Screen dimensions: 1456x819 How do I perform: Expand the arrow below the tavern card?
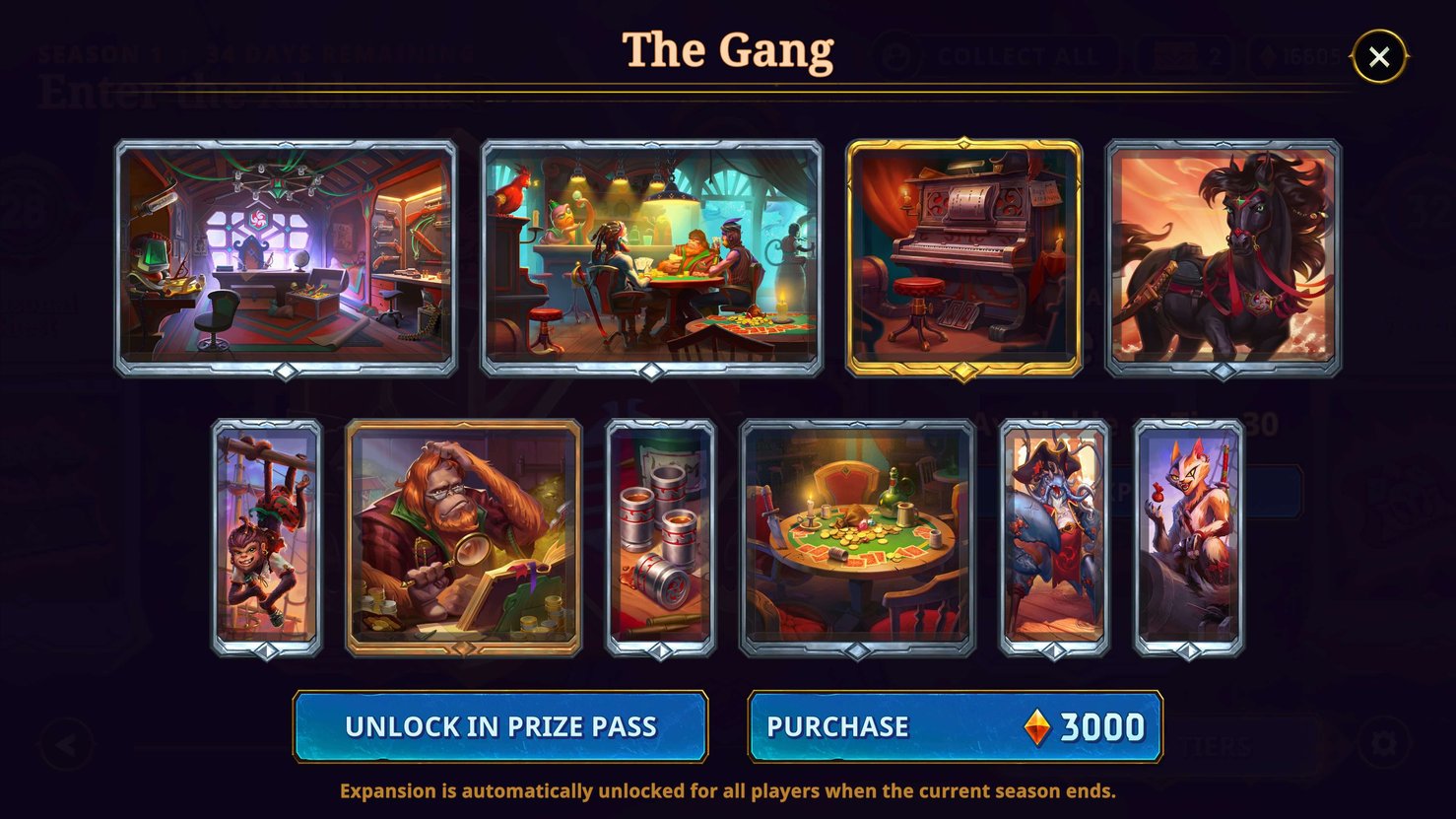[x=653, y=372]
